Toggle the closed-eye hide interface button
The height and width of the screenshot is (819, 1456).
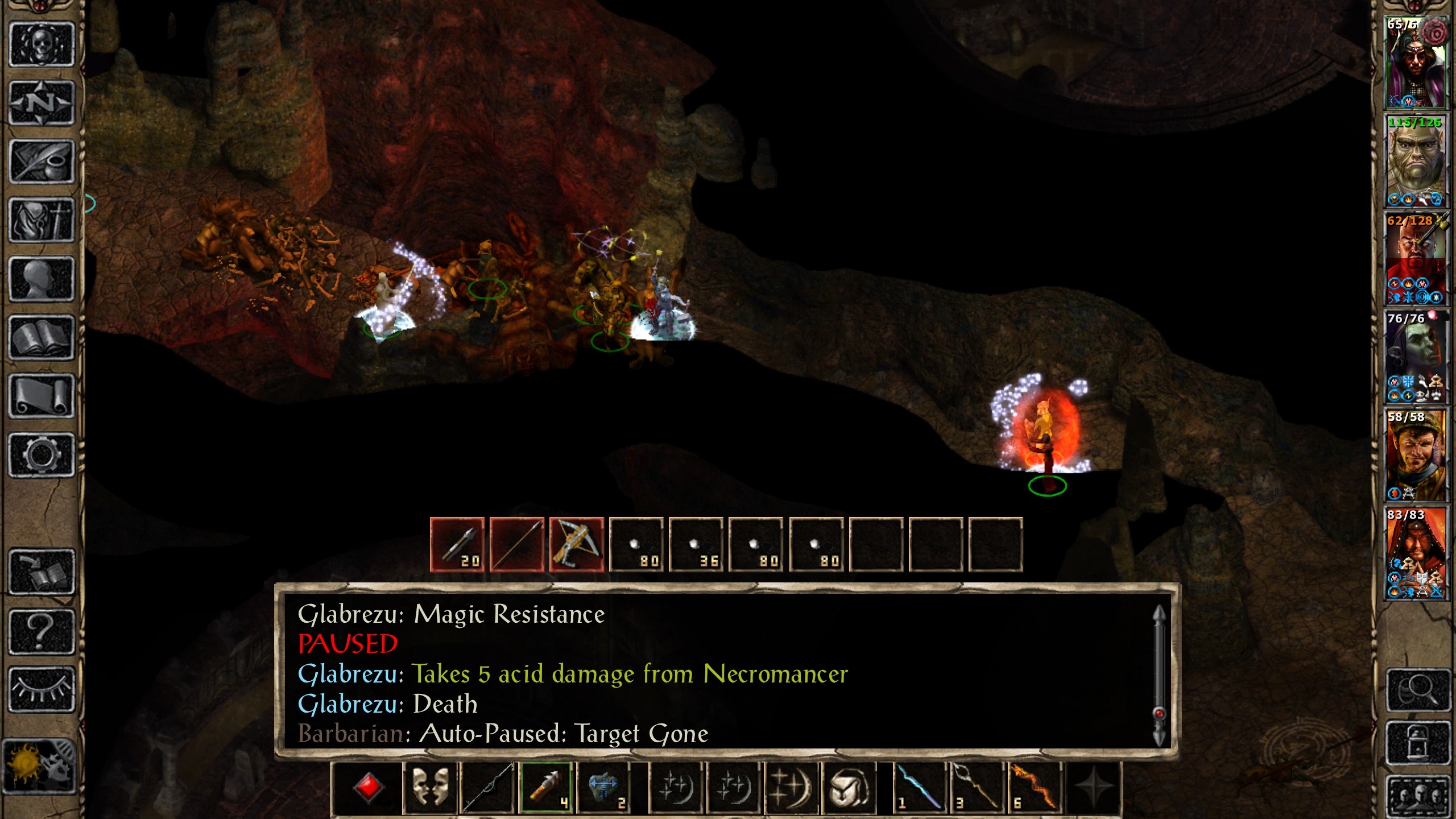click(x=42, y=689)
